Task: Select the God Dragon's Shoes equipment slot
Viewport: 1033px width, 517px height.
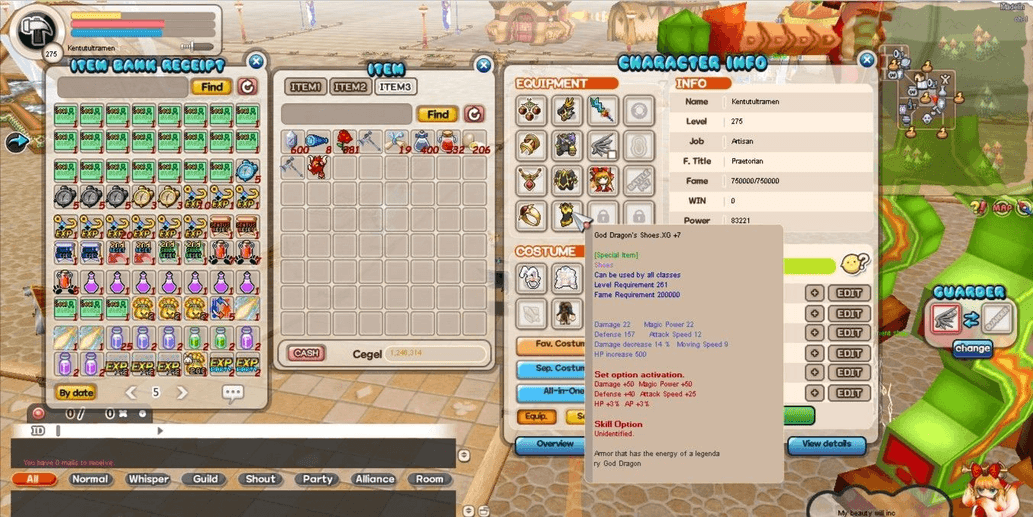Action: (567, 215)
